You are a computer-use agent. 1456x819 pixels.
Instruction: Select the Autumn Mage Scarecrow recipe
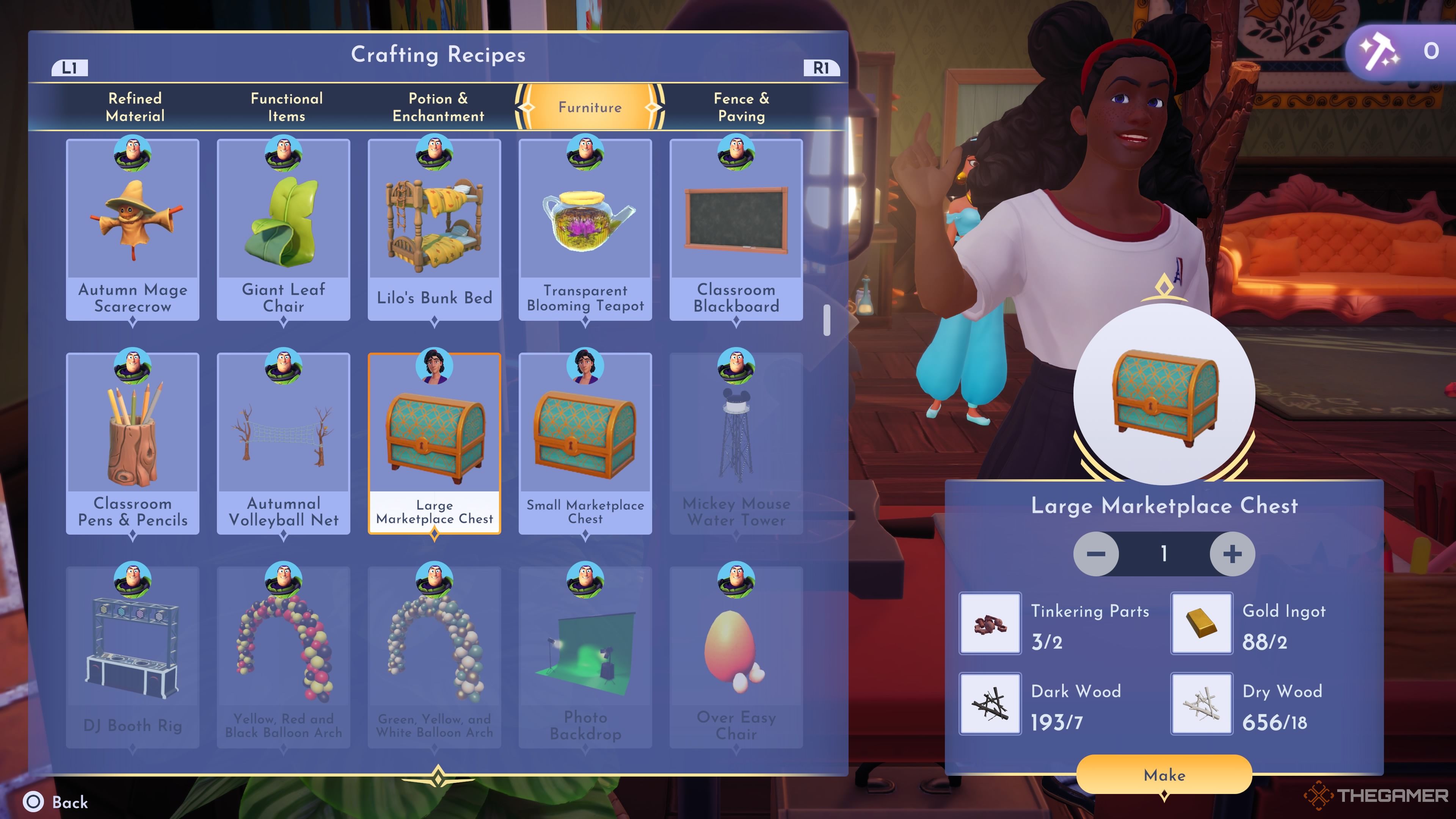point(133,229)
